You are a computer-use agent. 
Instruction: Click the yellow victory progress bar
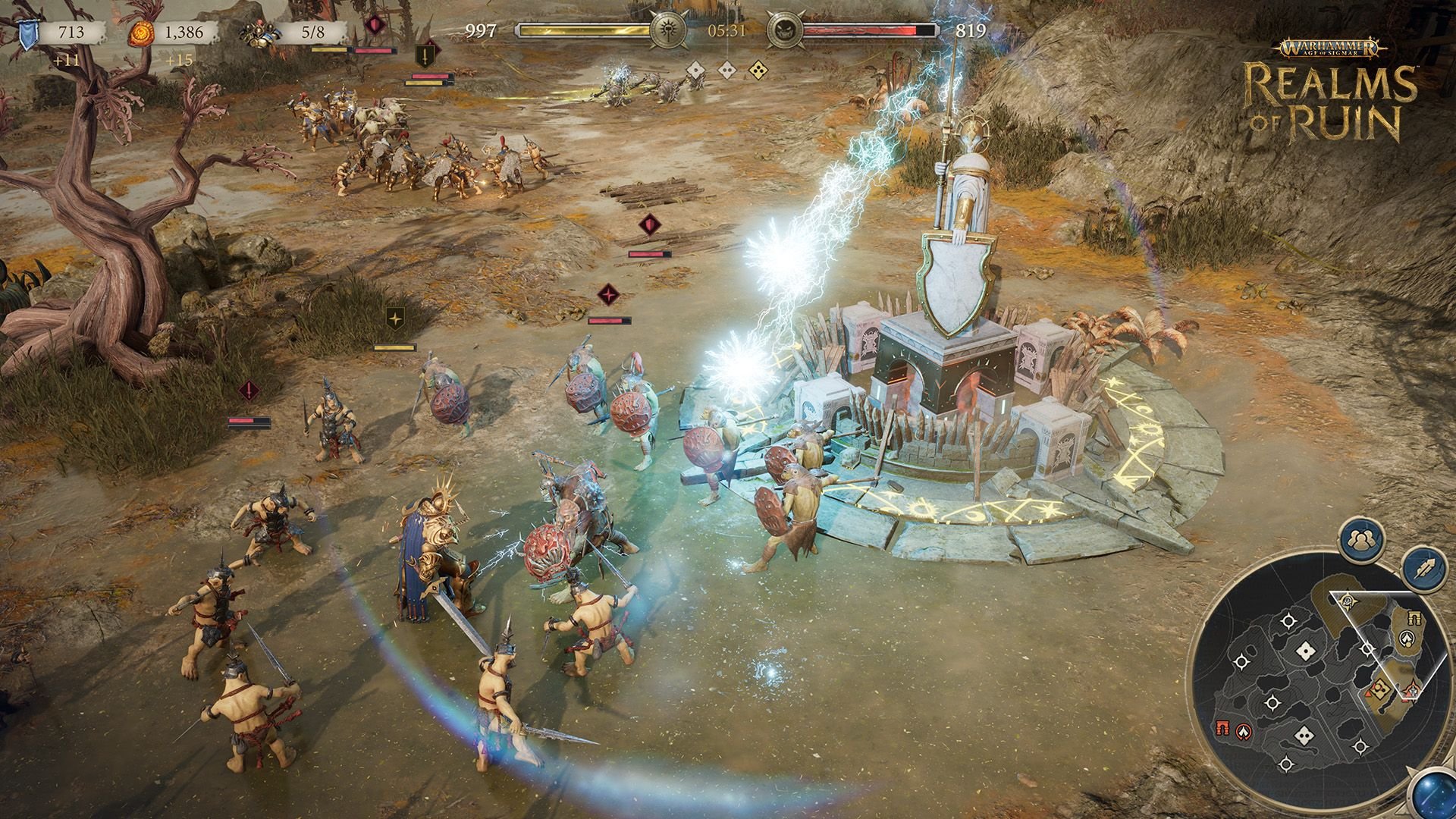[x=584, y=32]
